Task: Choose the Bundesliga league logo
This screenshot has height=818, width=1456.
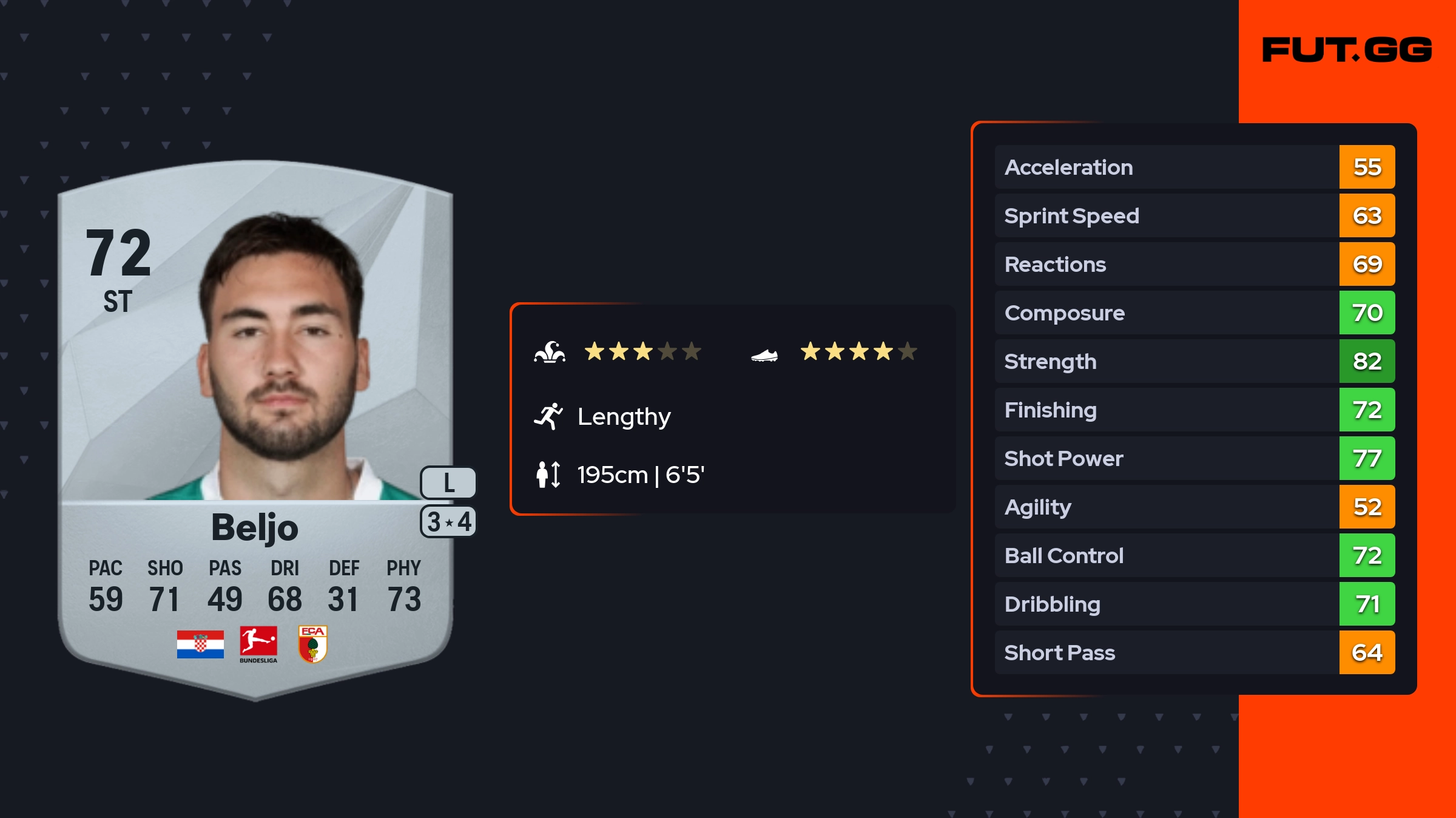Action: tap(258, 644)
